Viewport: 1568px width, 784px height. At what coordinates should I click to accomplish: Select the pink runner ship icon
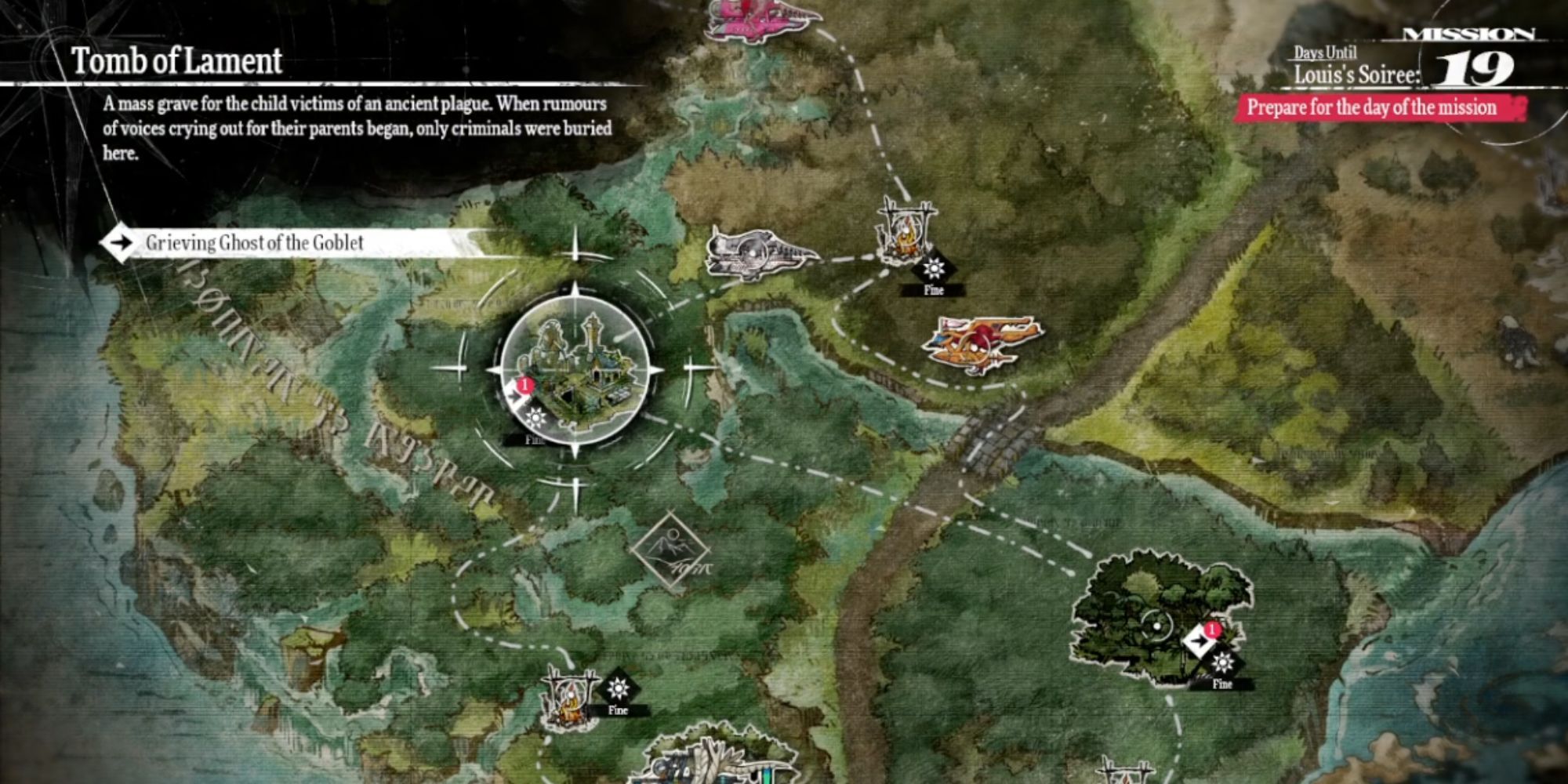[x=761, y=17]
